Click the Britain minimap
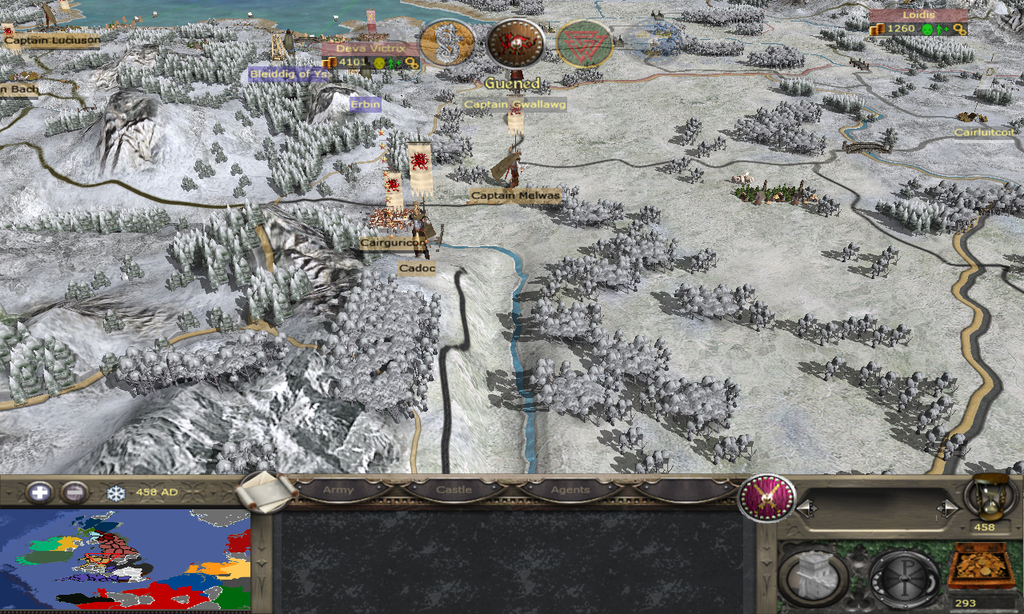The image size is (1024, 614). click(125, 561)
